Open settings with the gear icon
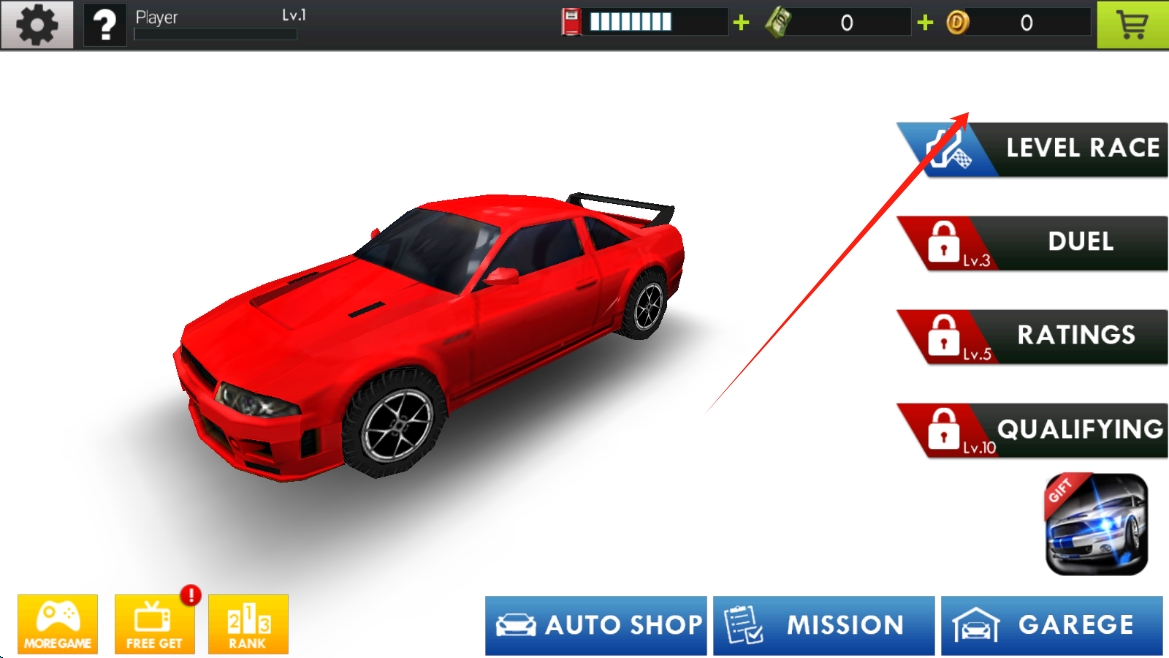 (37, 25)
